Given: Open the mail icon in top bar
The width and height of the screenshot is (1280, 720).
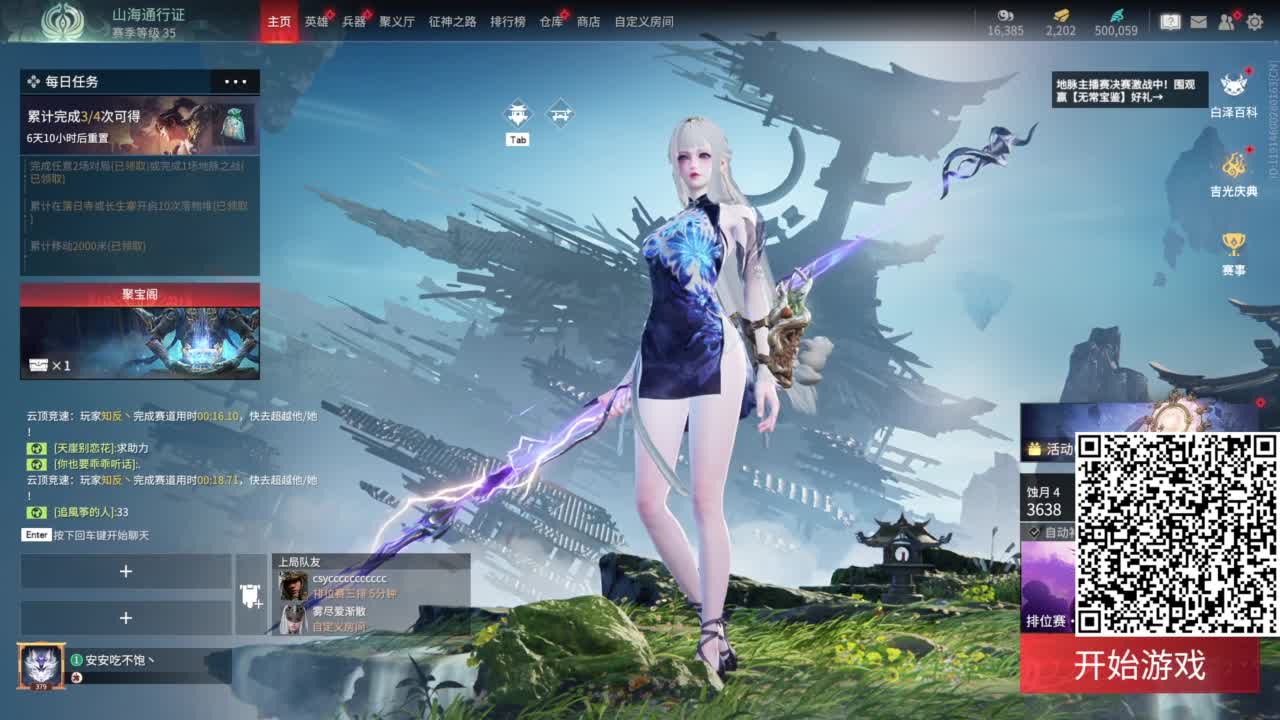Looking at the screenshot, I should tap(1199, 21).
